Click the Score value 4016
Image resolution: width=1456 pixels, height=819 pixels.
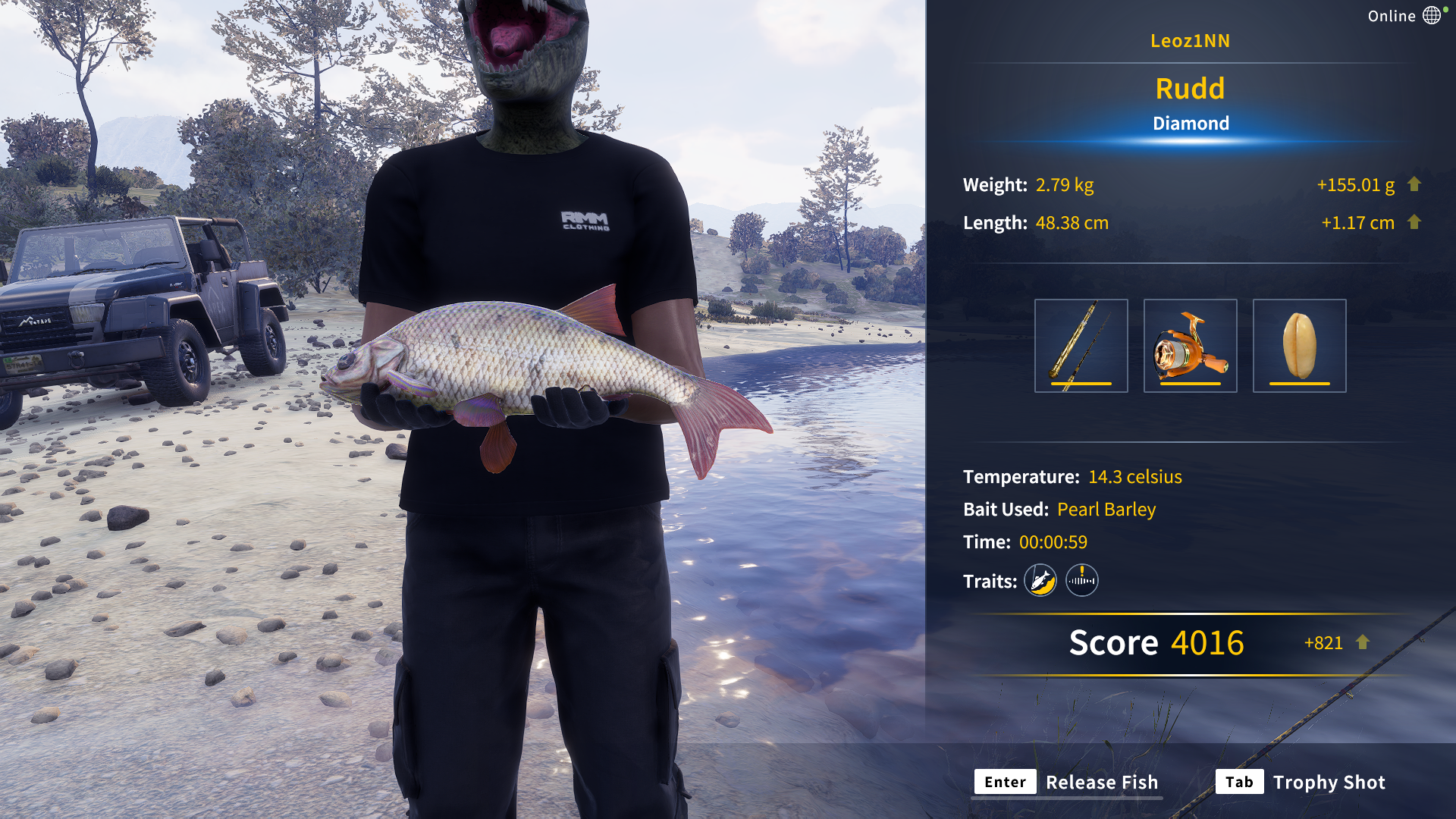point(1207,643)
